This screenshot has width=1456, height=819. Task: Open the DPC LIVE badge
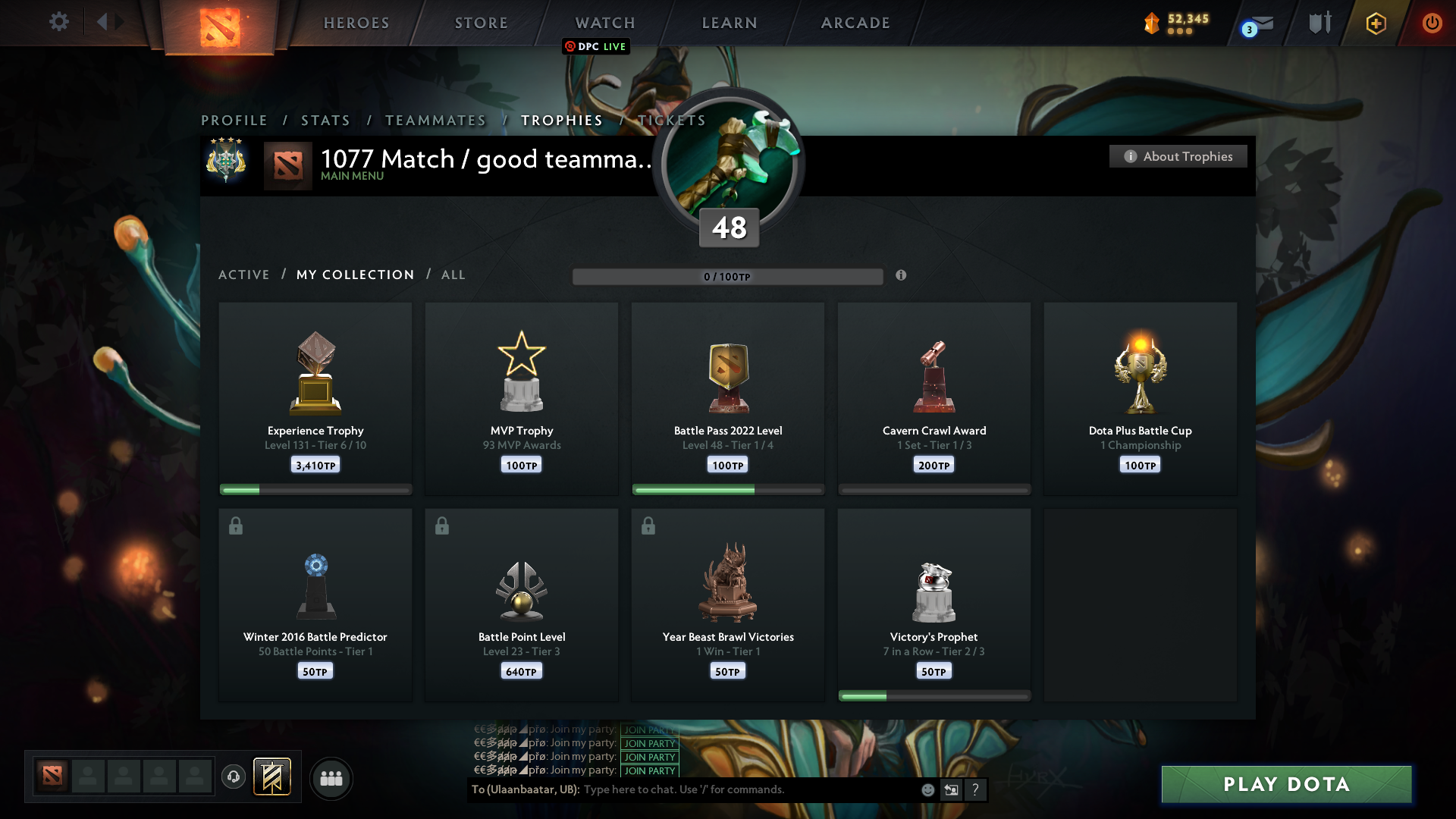(595, 46)
